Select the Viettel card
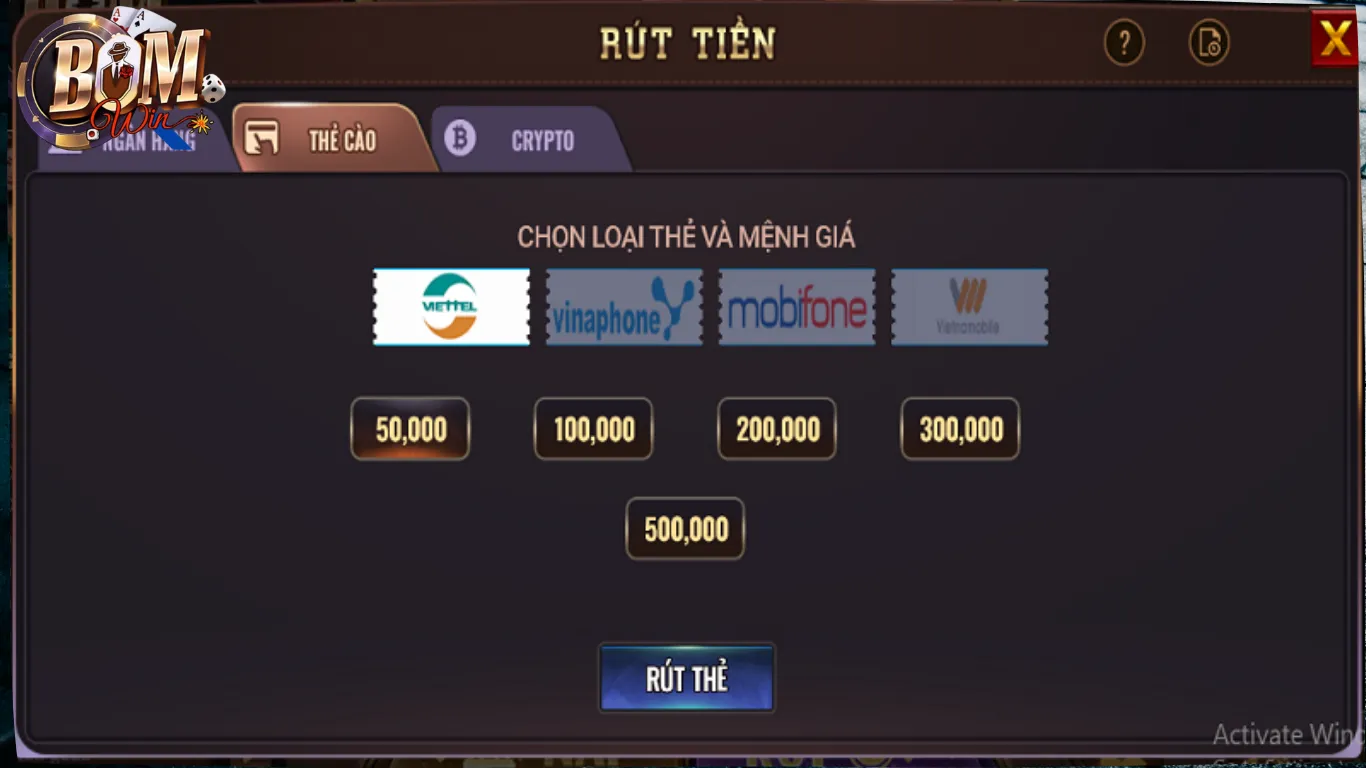 [x=451, y=307]
